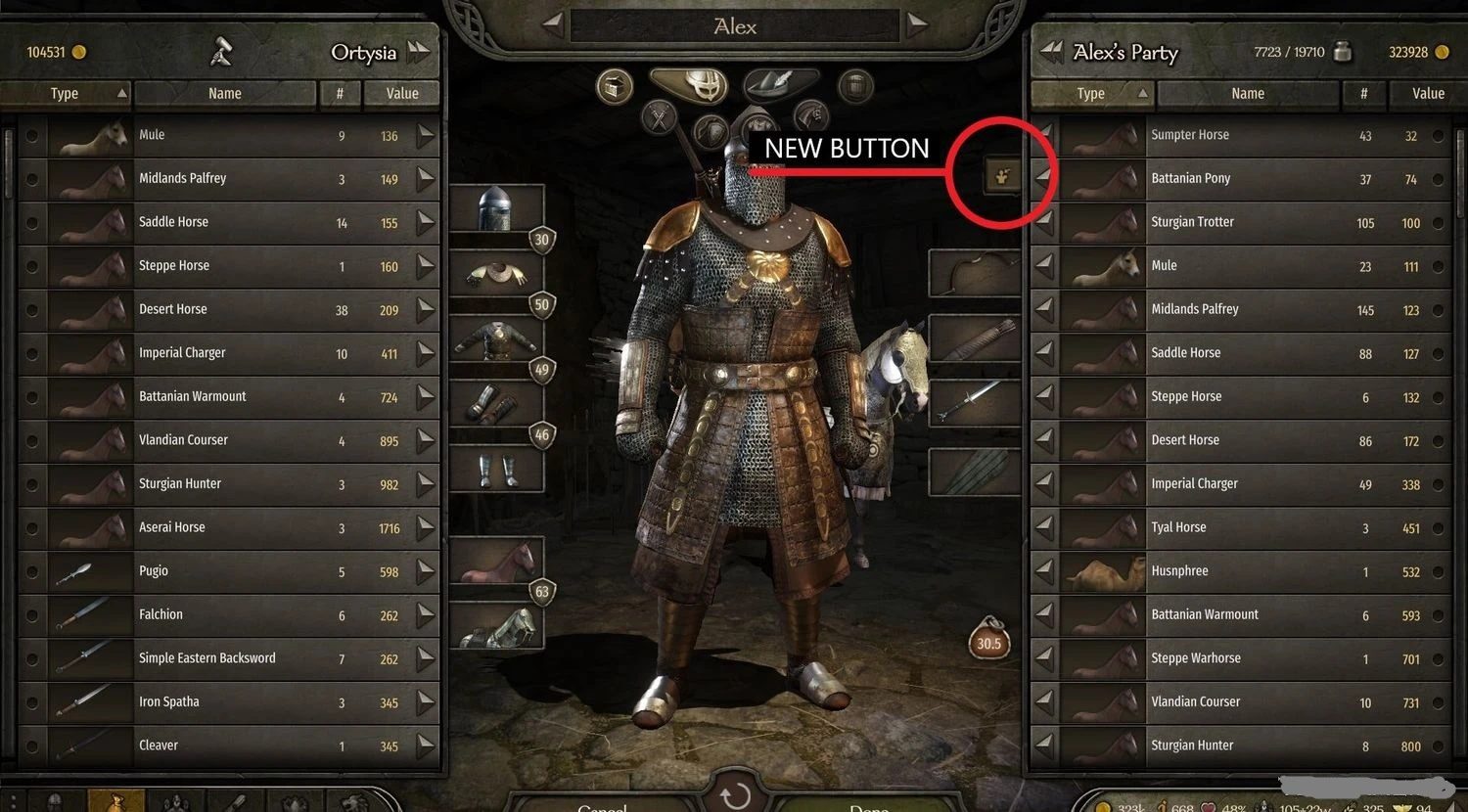Image resolution: width=1468 pixels, height=812 pixels.
Task: Sort Alex's Party list by the Value column
Action: [x=1426, y=93]
